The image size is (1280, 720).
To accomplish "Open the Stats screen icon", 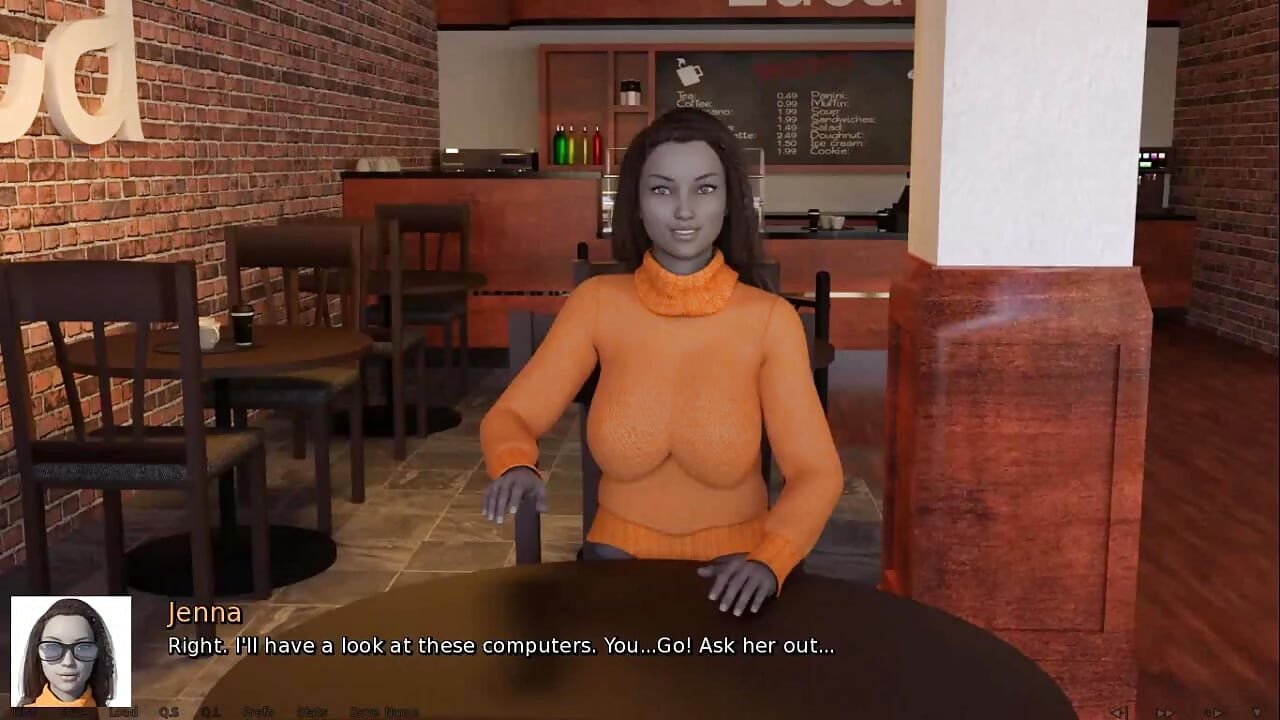I will [x=312, y=712].
